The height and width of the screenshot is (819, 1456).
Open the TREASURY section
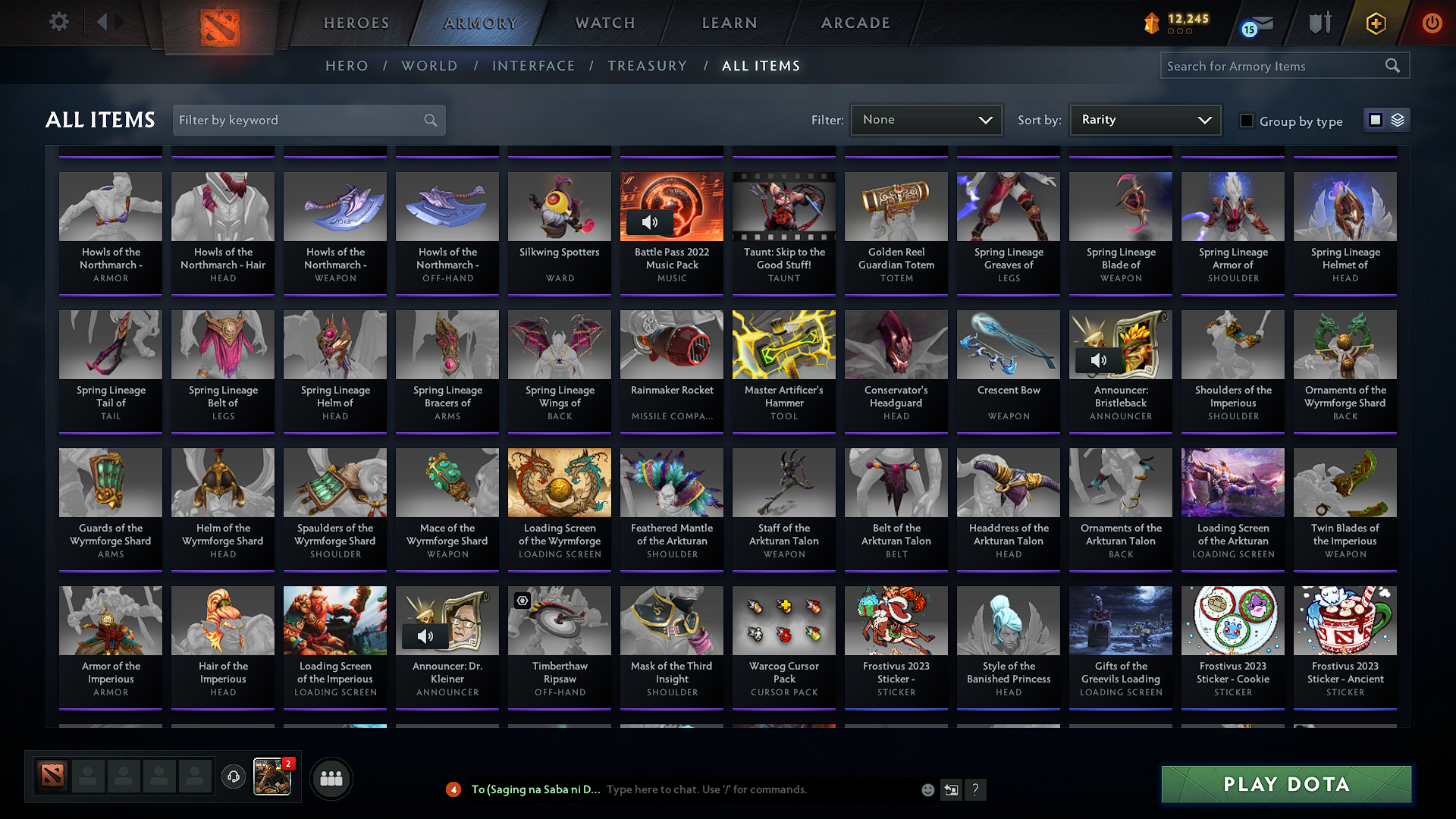point(647,65)
